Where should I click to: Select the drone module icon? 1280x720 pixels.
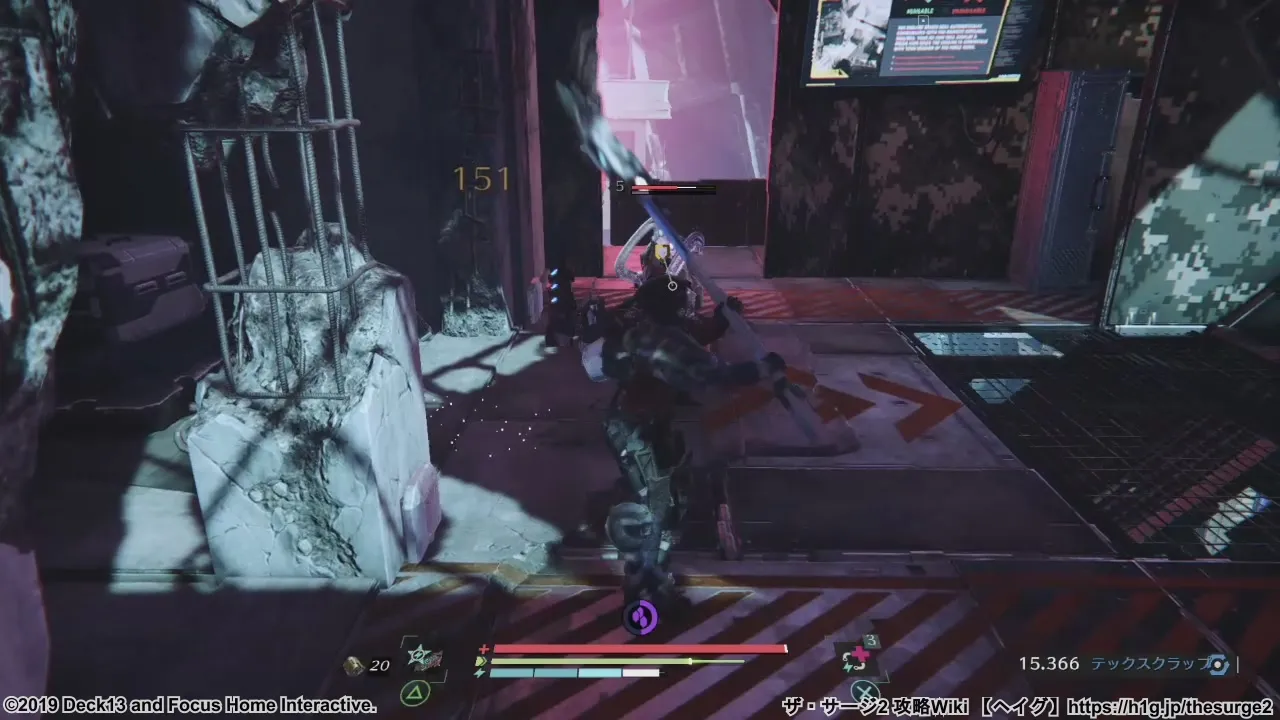point(421,658)
